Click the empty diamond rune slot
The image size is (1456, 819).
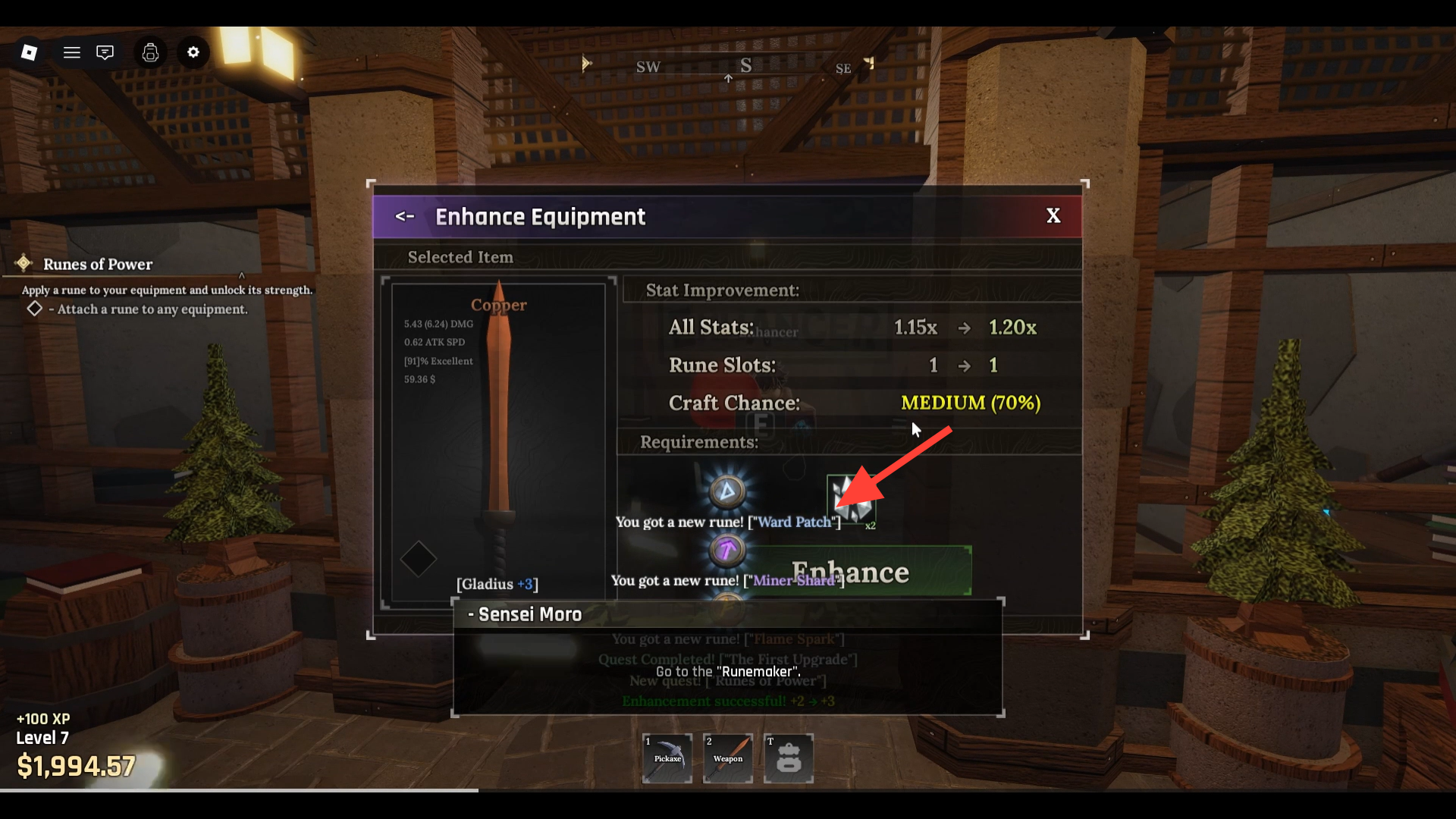[418, 560]
